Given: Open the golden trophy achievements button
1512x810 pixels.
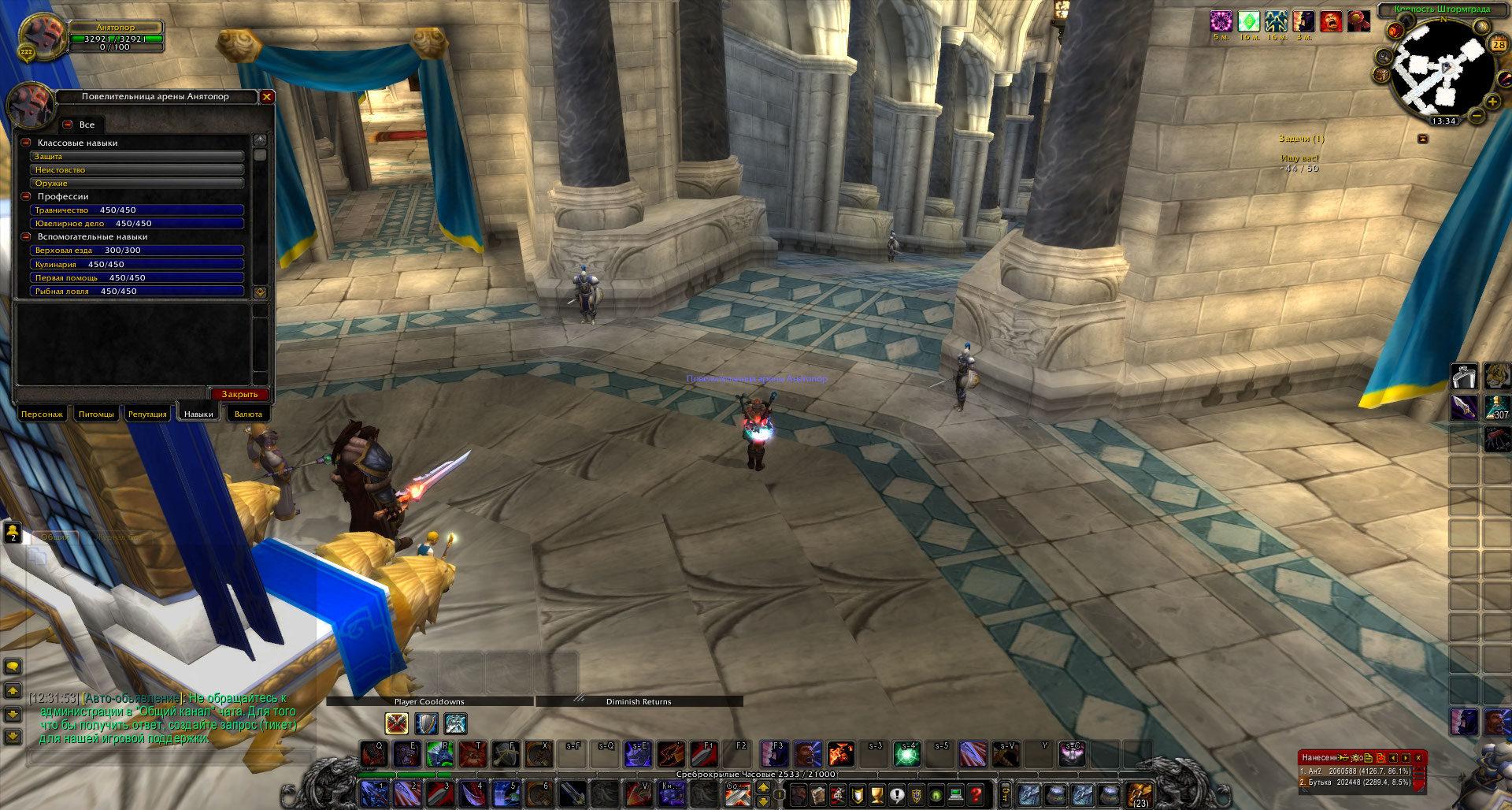Looking at the screenshot, I should 876,795.
